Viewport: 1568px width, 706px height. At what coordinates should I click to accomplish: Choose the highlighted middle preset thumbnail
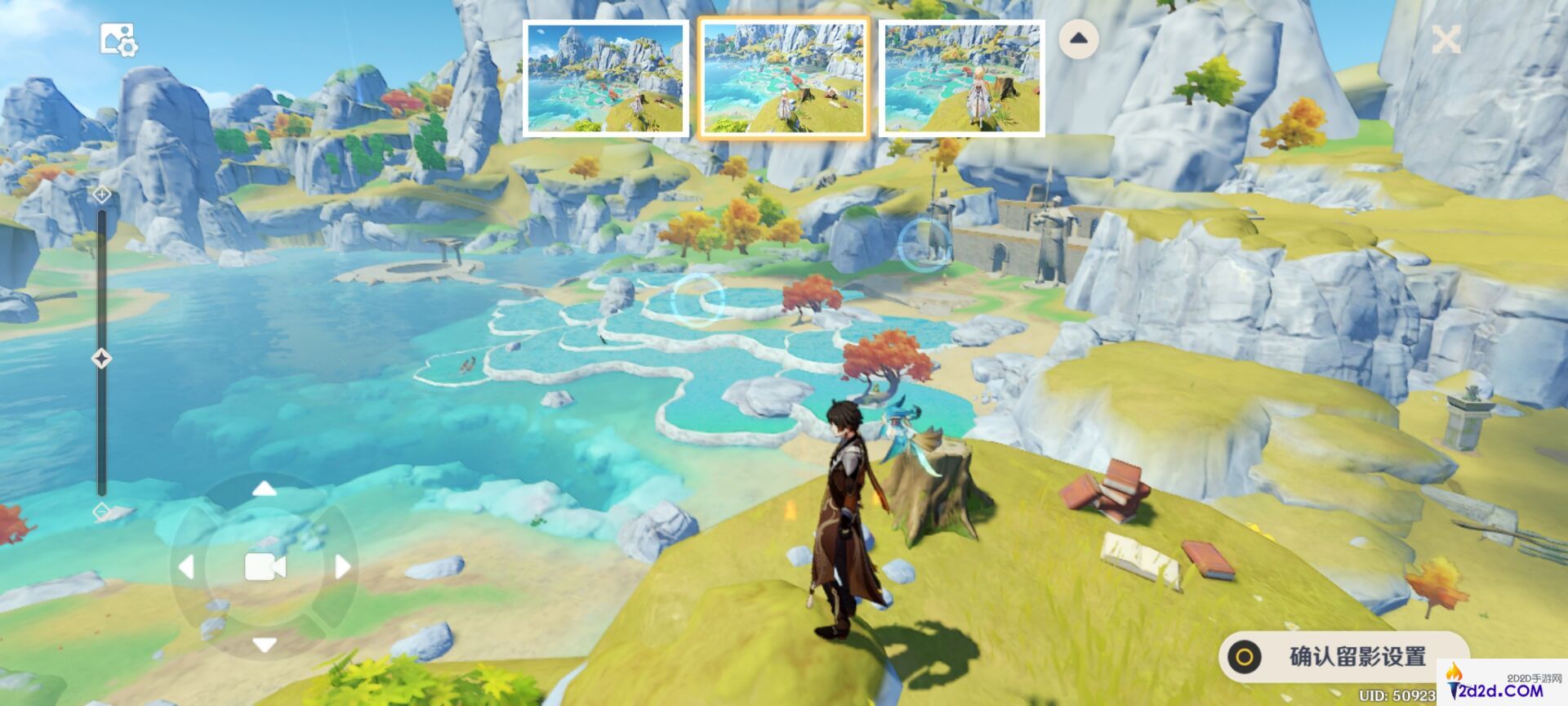pyautogui.click(x=783, y=78)
